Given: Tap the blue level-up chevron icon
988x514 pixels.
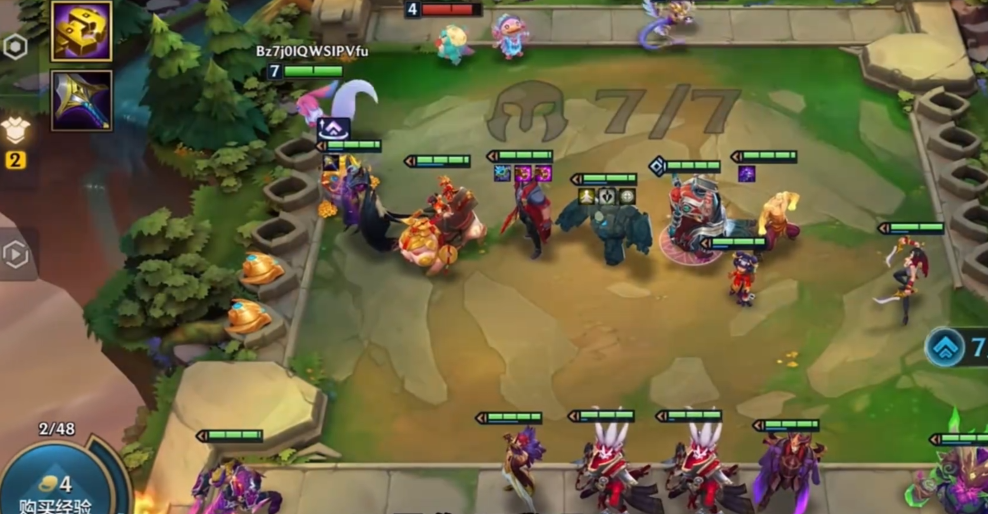Looking at the screenshot, I should click(946, 347).
